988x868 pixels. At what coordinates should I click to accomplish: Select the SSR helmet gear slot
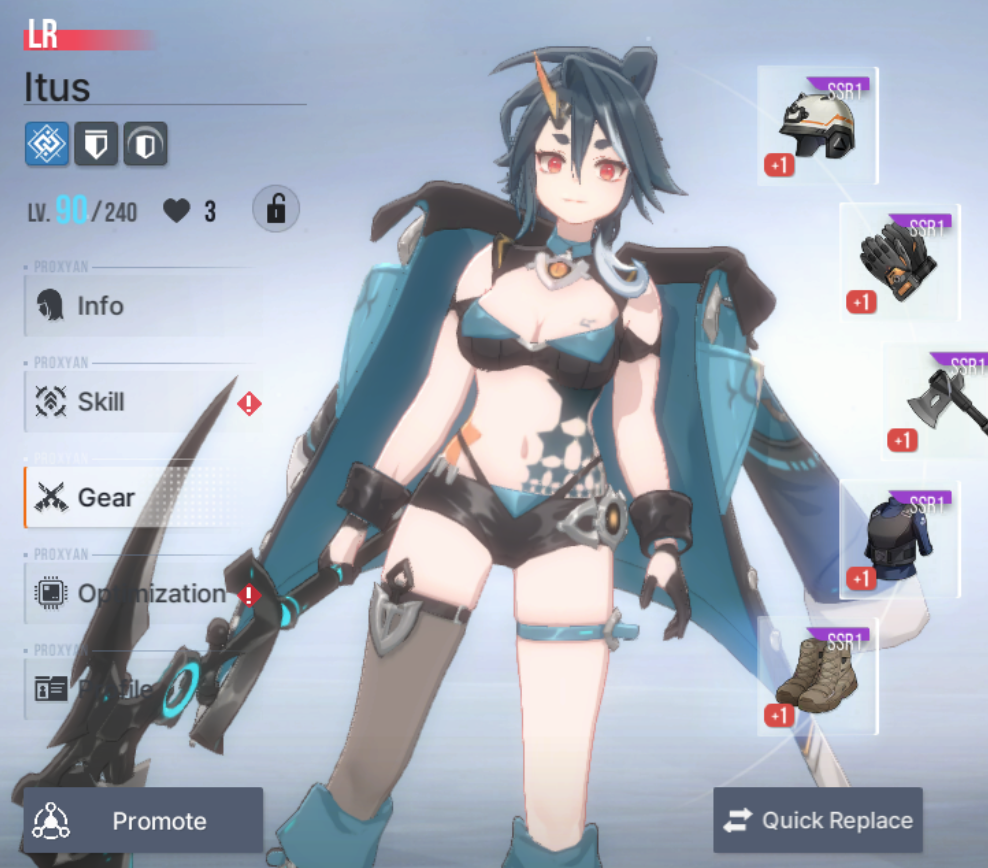click(817, 126)
